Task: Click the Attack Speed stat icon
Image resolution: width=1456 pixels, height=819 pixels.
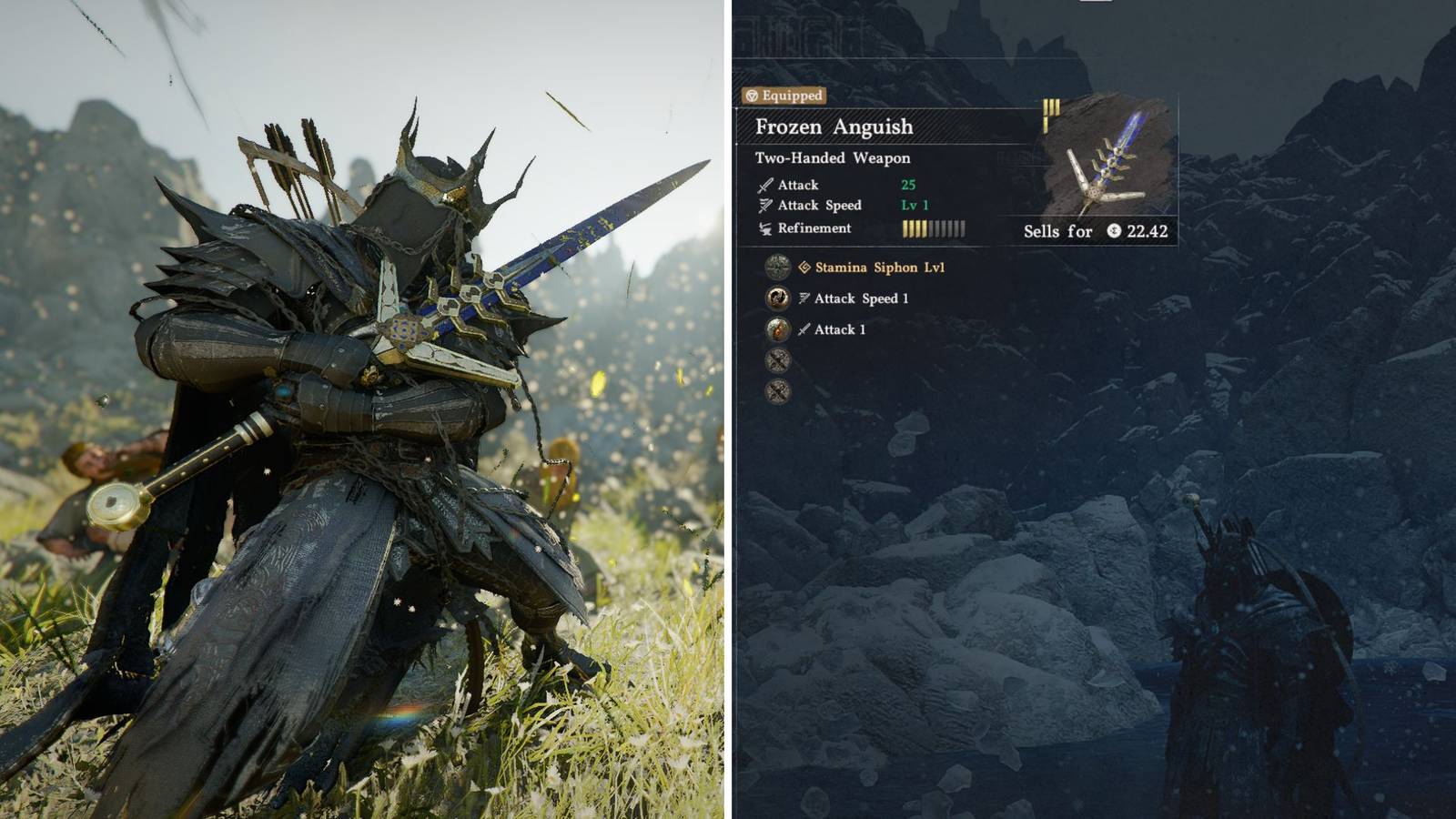Action: pos(765,206)
